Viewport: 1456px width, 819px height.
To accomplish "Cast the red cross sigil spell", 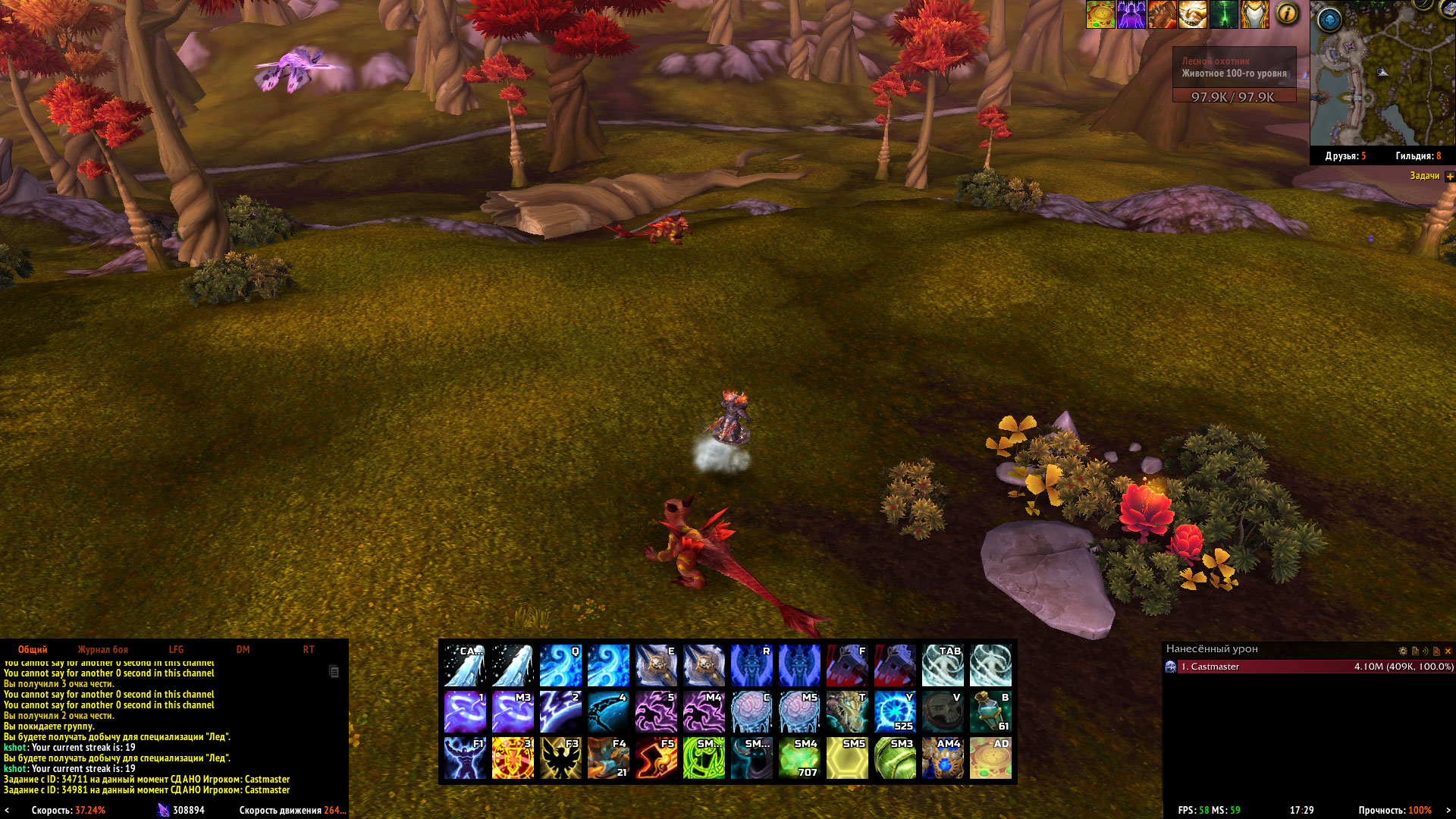I will tap(513, 758).
